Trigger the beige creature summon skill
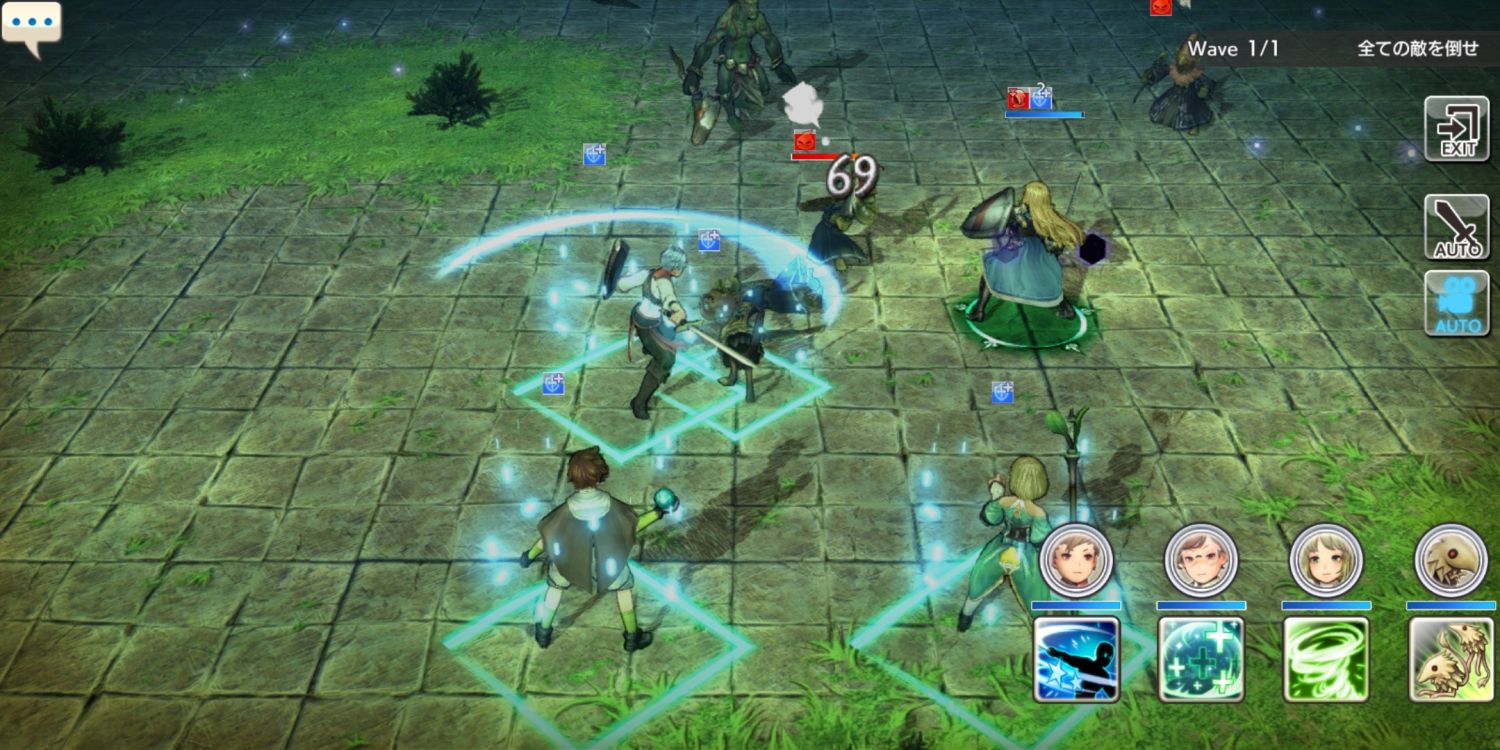1500x750 pixels. coord(1451,659)
